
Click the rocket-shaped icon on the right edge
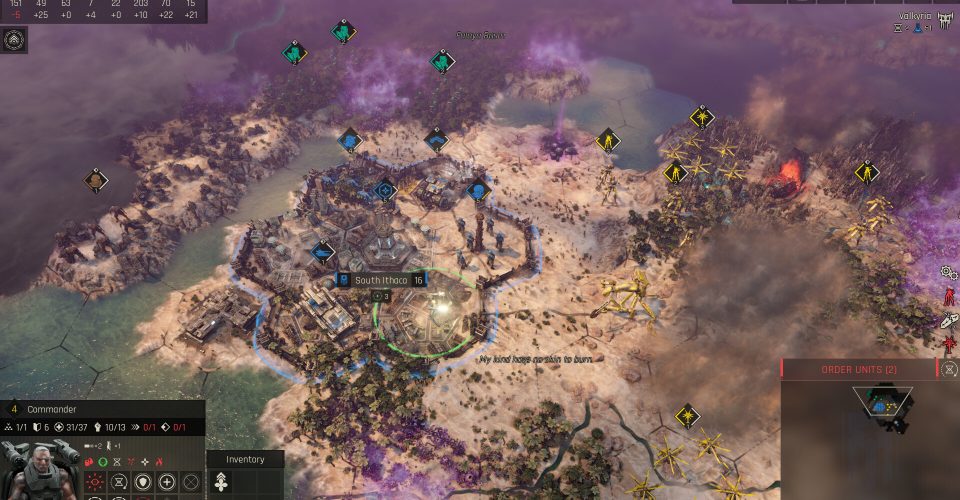tap(949, 321)
